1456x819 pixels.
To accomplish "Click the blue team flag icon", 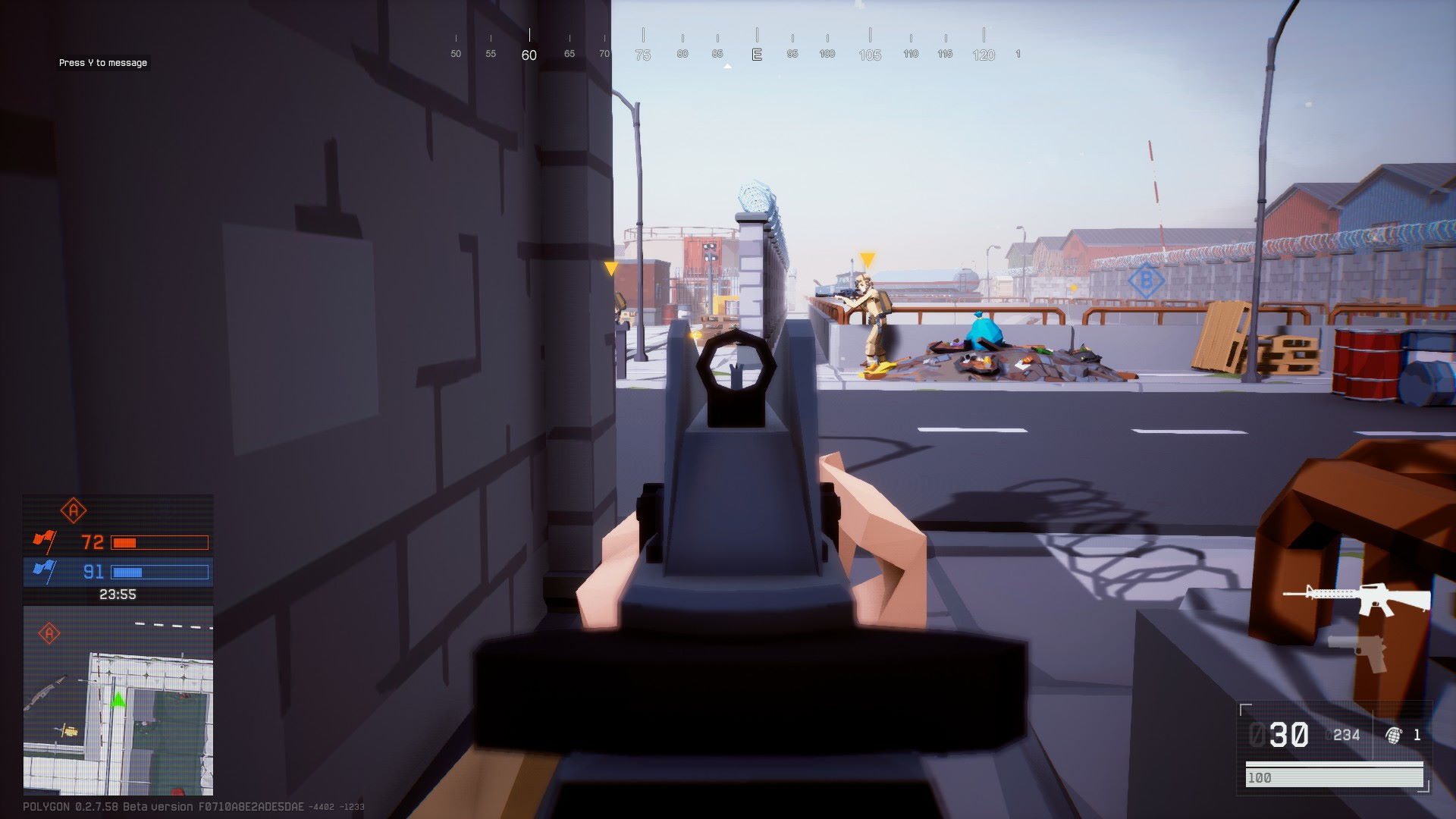I will pos(44,571).
